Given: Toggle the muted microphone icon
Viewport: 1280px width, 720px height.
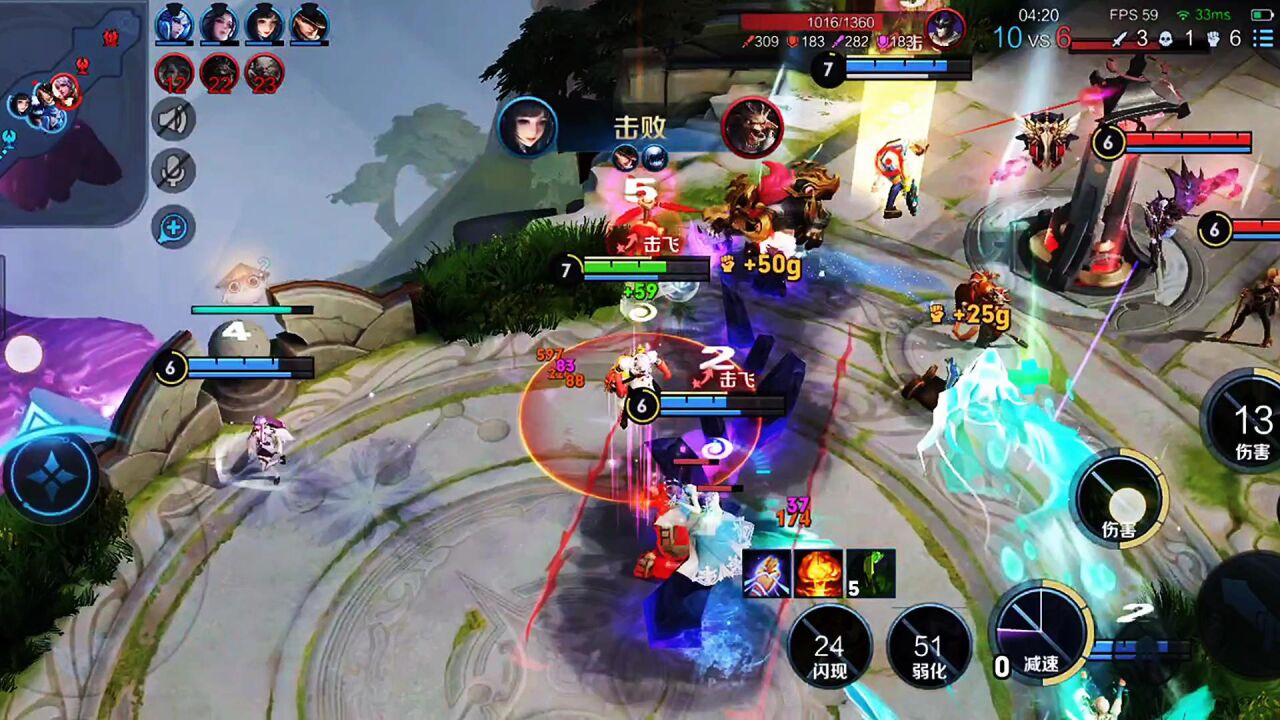Looking at the screenshot, I should [174, 170].
